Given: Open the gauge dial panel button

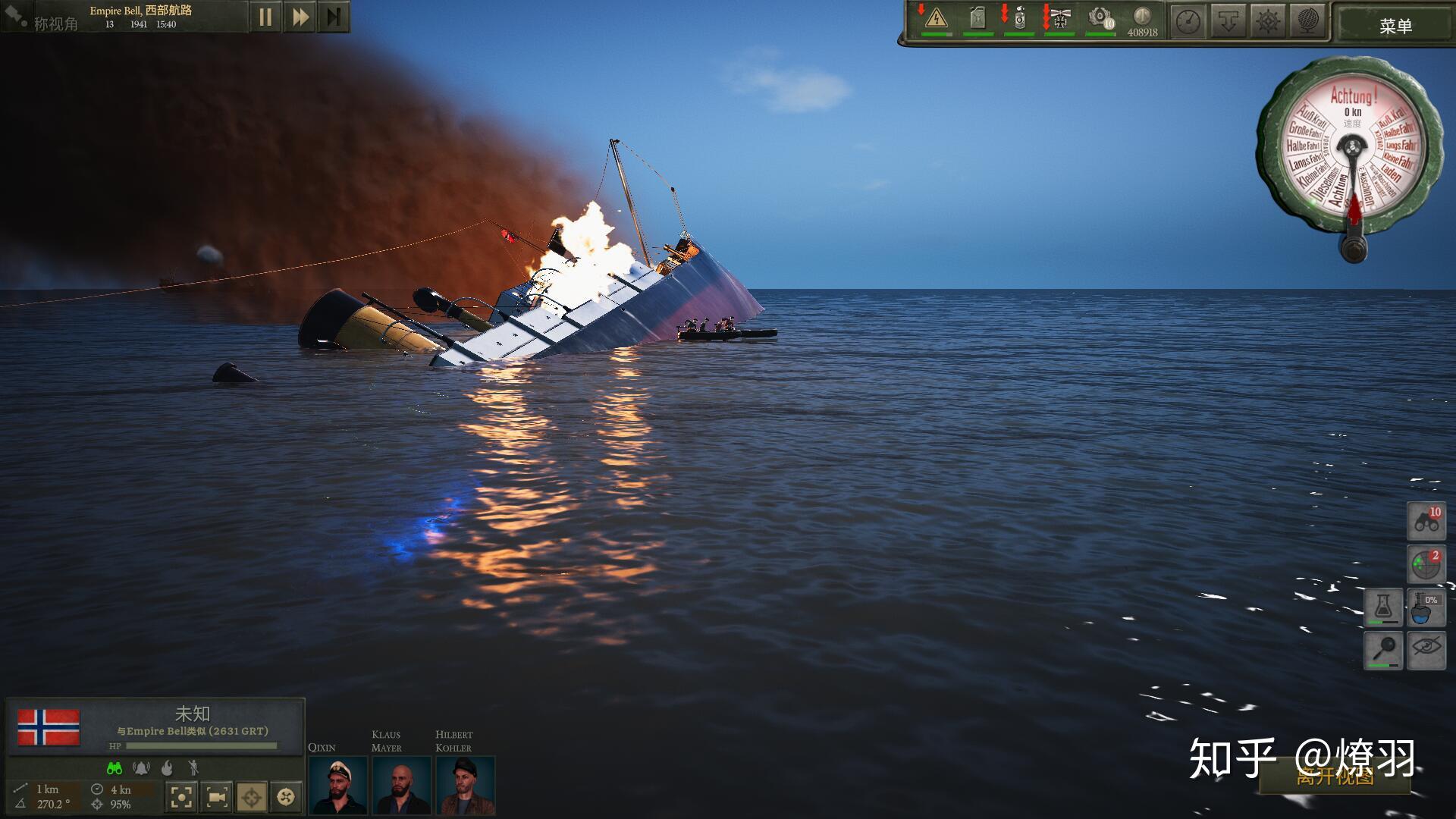Looking at the screenshot, I should [x=1188, y=21].
